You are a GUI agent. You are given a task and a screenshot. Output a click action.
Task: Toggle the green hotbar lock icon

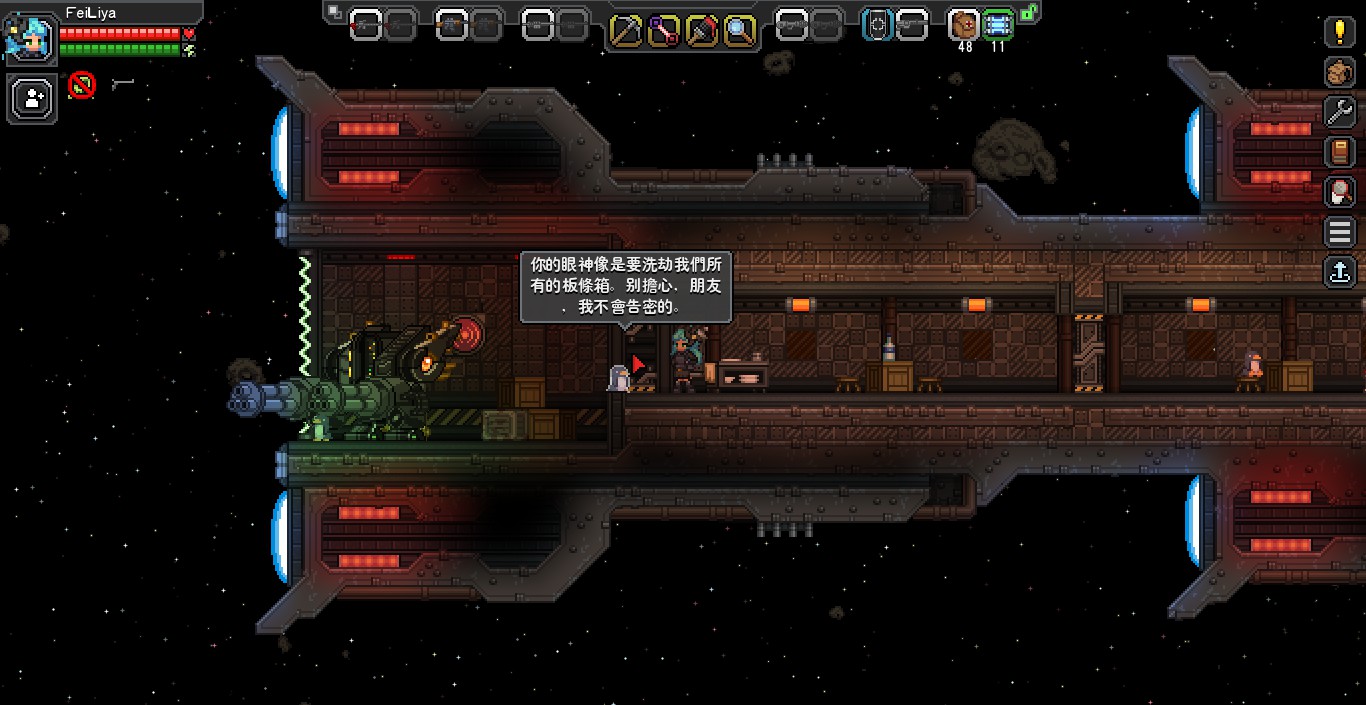(1028, 13)
